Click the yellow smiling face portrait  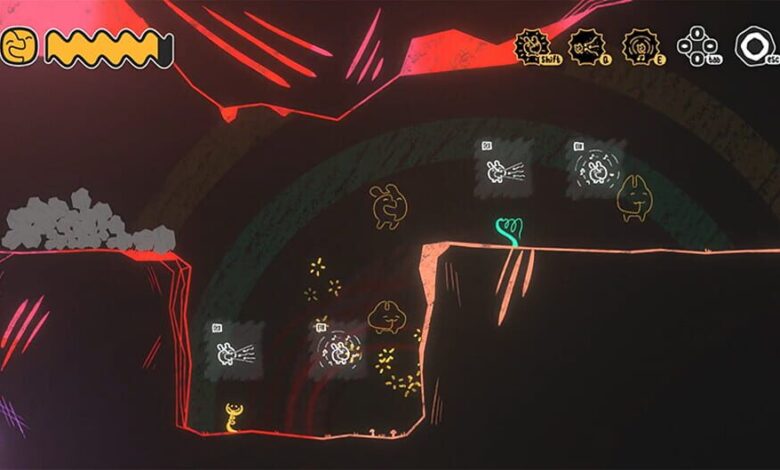(19, 47)
